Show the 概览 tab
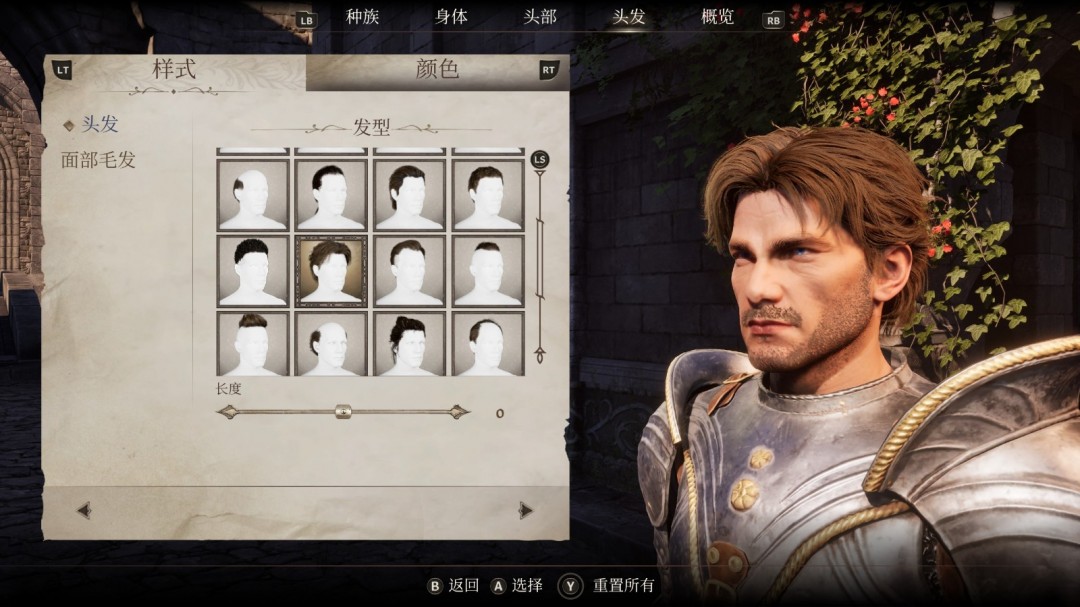The width and height of the screenshot is (1080, 607). pyautogui.click(x=717, y=17)
